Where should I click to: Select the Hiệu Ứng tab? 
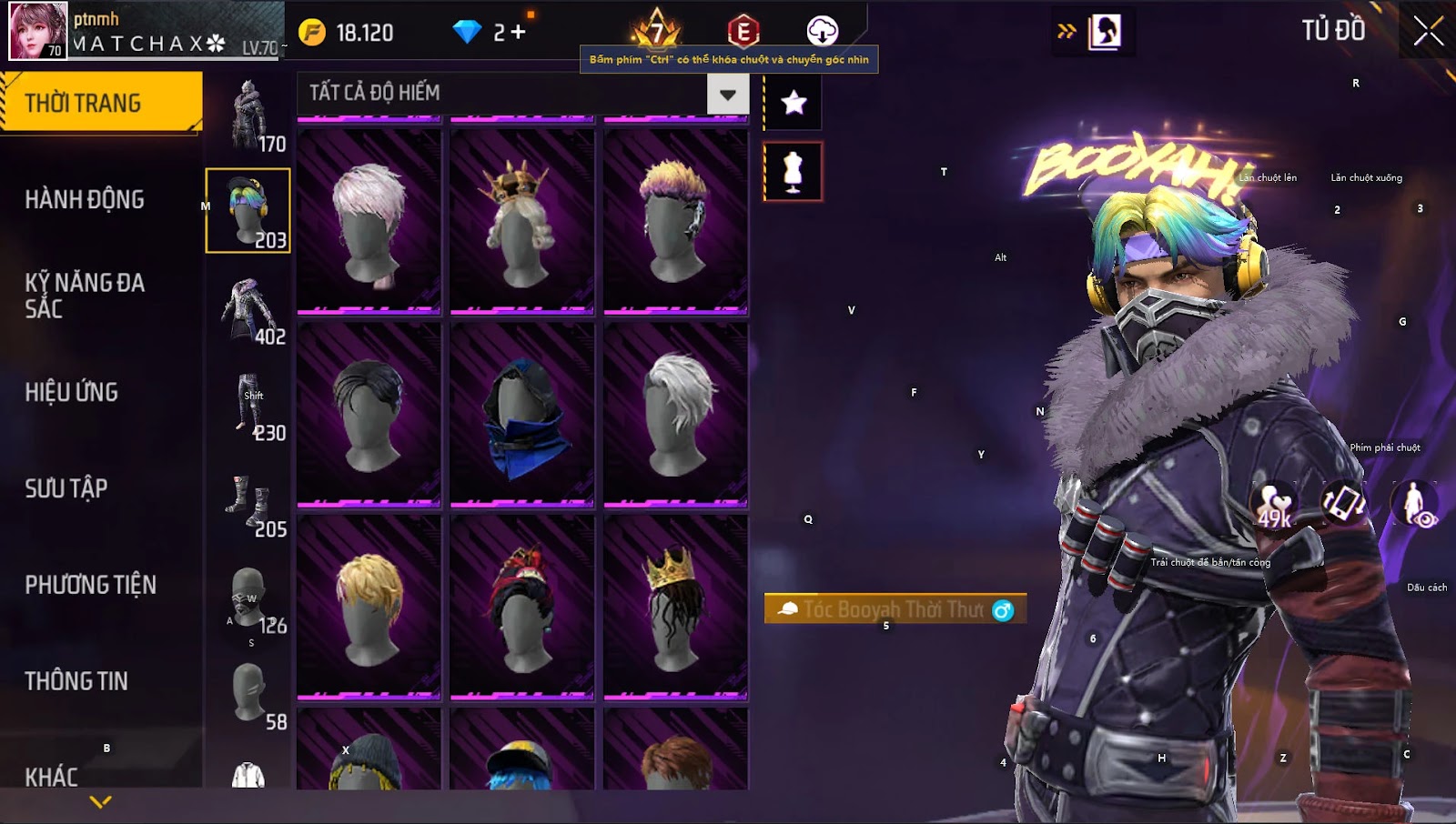(72, 392)
